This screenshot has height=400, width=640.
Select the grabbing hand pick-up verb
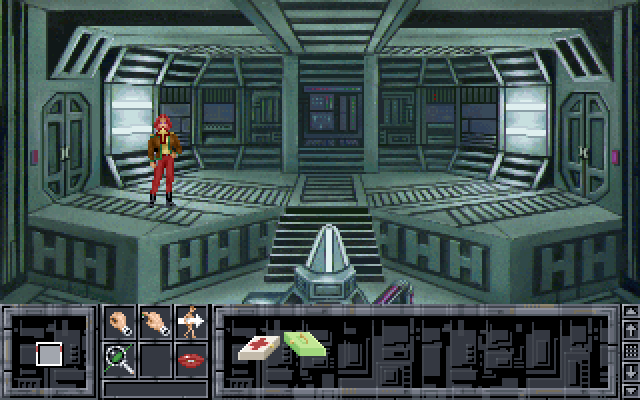121,323
